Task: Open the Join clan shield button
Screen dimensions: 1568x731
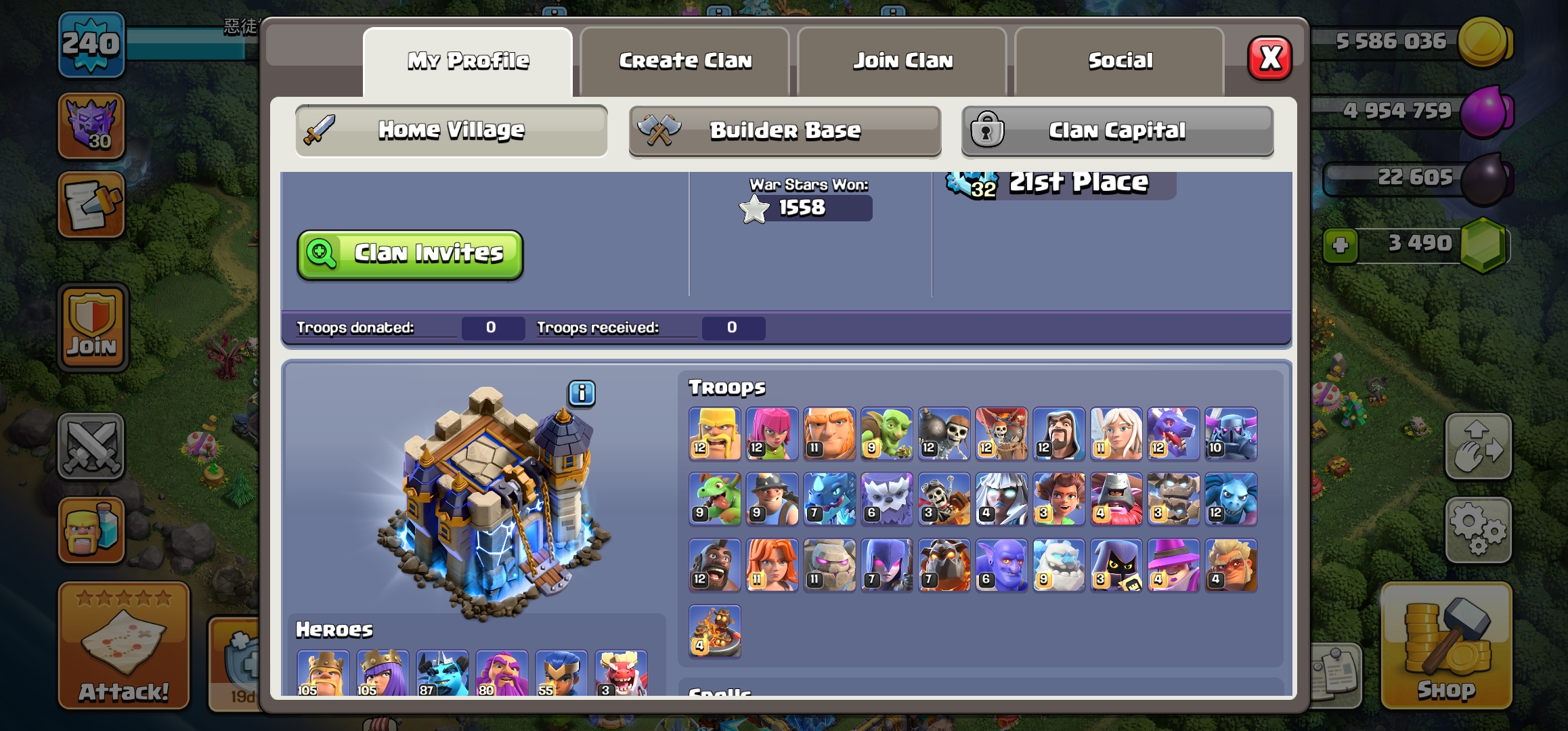Action: click(93, 328)
